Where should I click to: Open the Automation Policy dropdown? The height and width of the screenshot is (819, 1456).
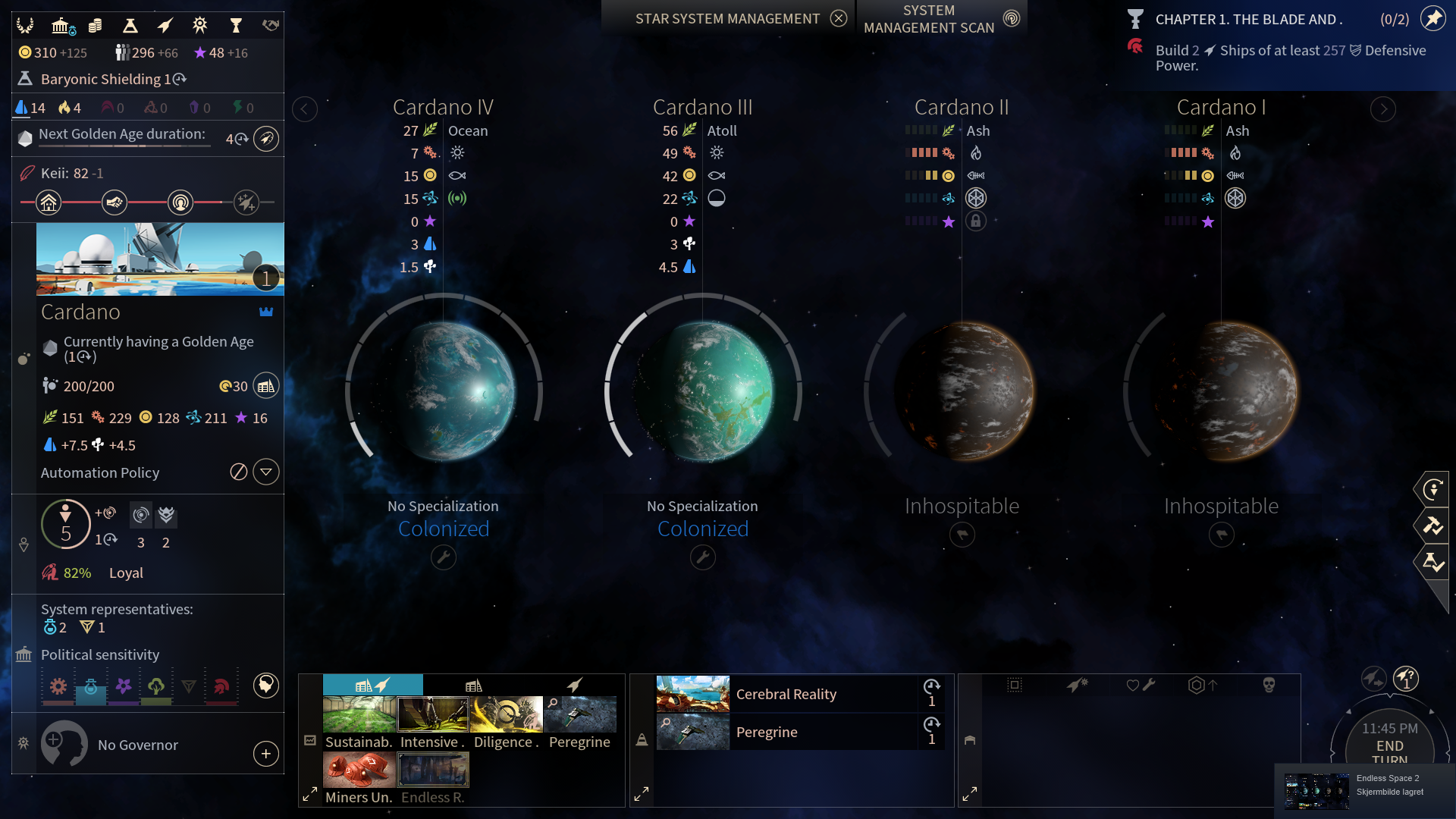[x=266, y=472]
